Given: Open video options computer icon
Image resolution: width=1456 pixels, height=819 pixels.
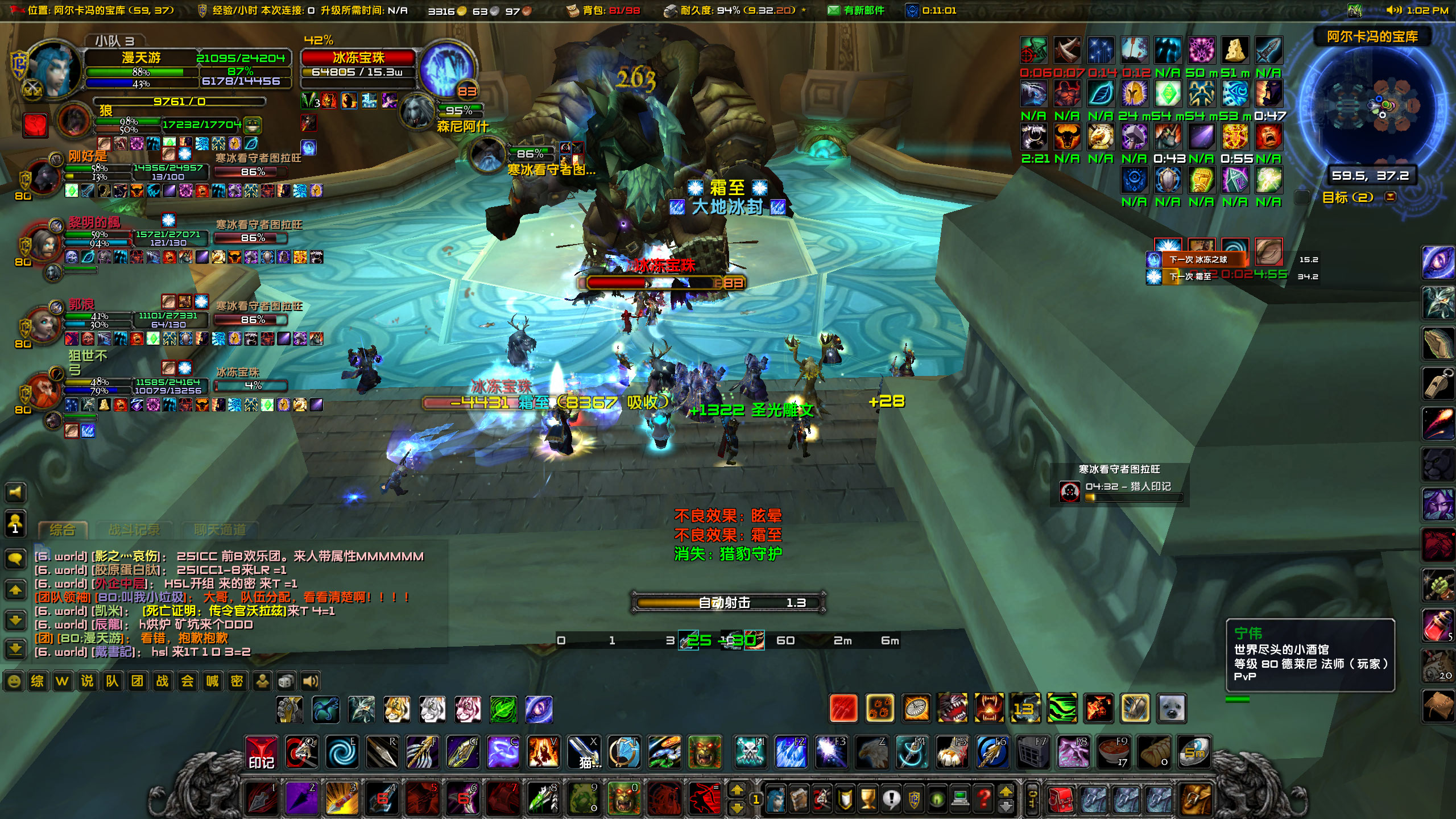Looking at the screenshot, I should (959, 800).
